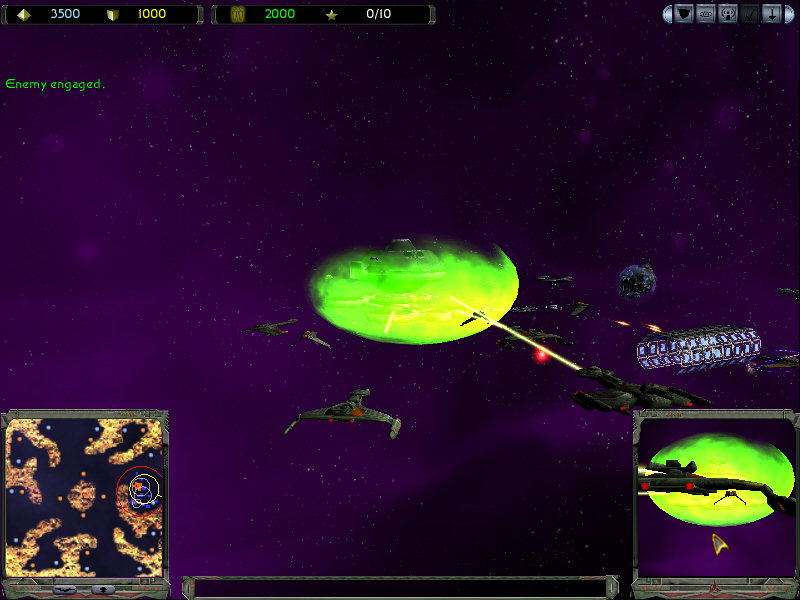Click the ship silhouette toolbar button
This screenshot has height=600, width=800.
point(707,14)
